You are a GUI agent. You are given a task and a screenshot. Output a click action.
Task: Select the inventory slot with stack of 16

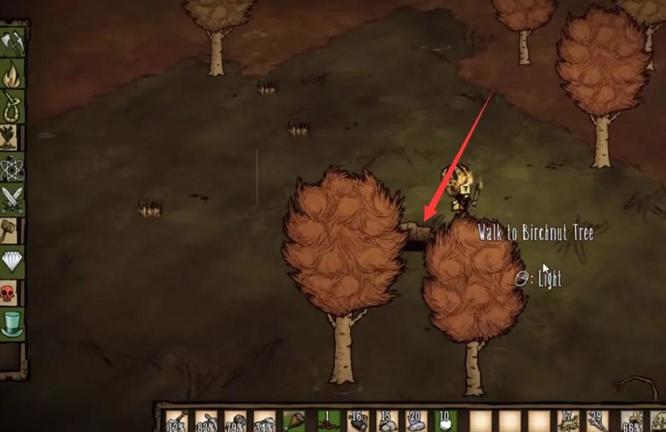[355, 421]
